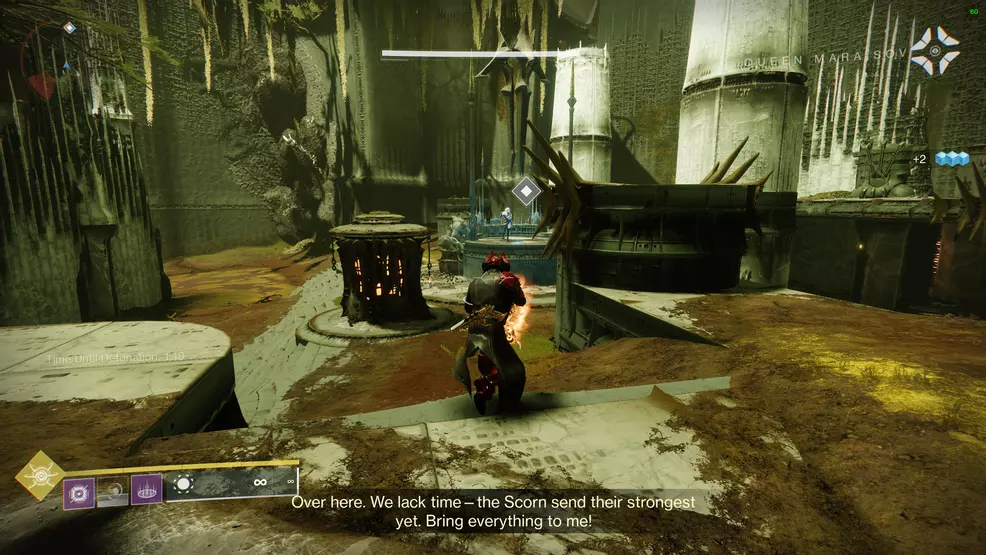Use the greyed-out melee ability icon

[112, 491]
